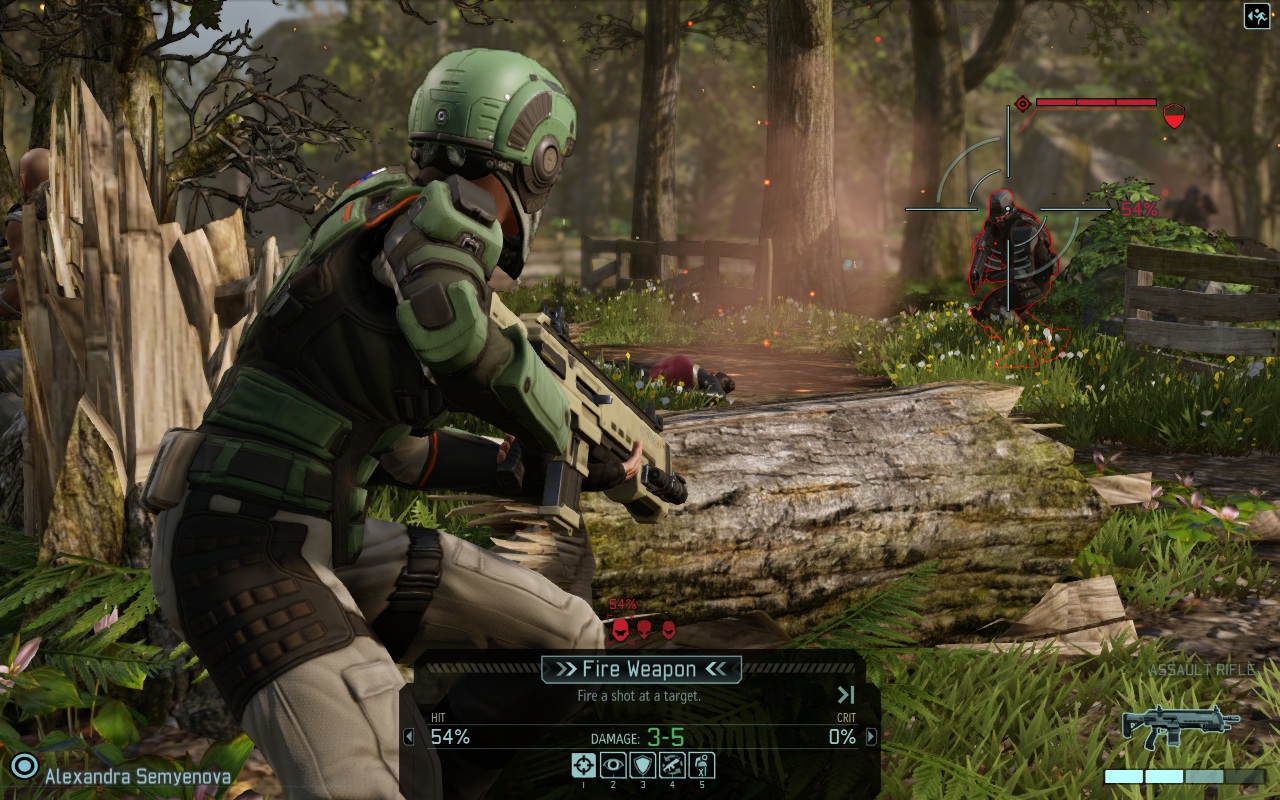The image size is (1280, 800).
Task: Select the Throw Grenade ability icon
Action: 701,766
